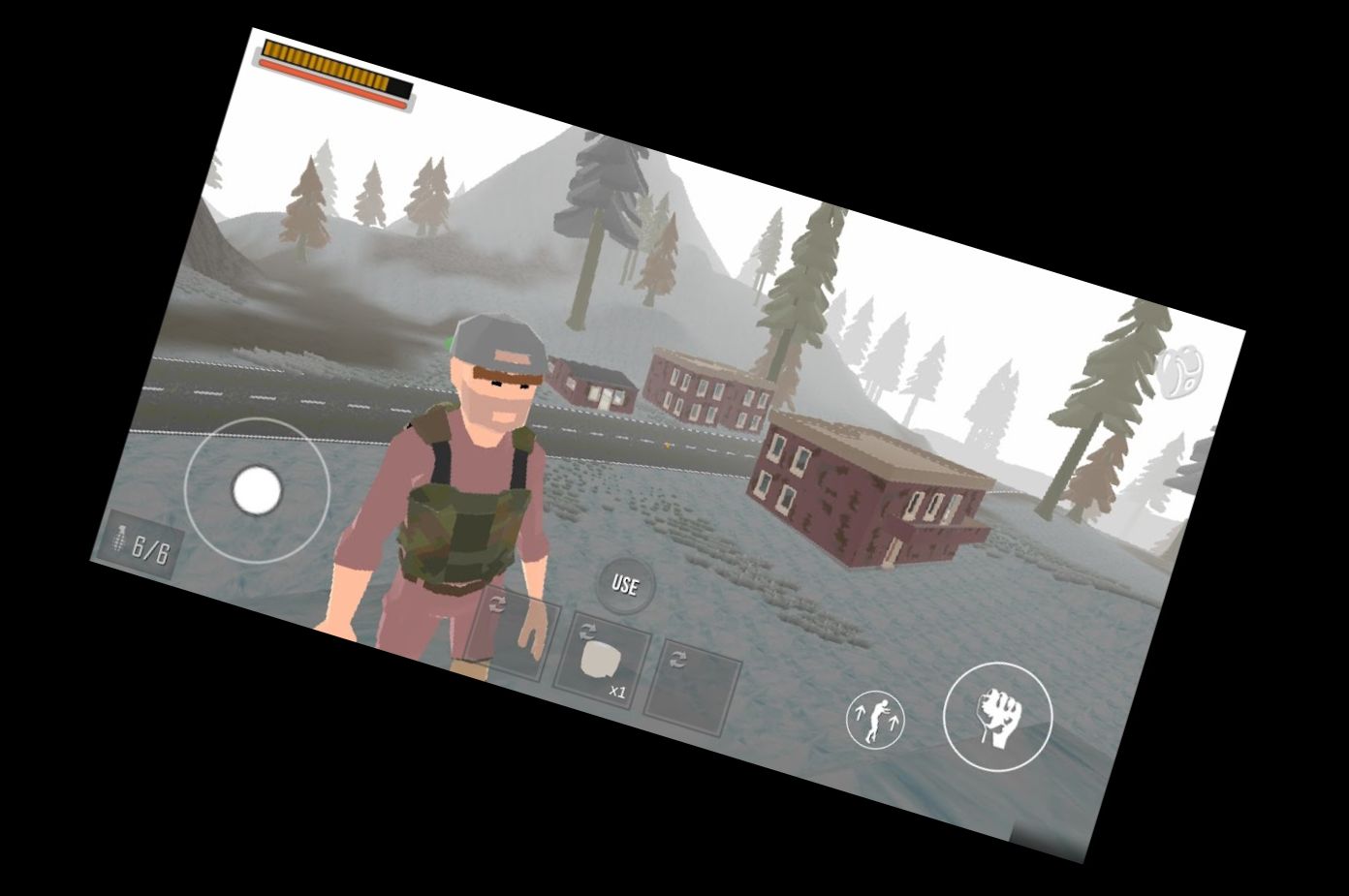Tap the reload arrows on the first inventory slot
Screen dimensions: 1349x896
coord(498,604)
